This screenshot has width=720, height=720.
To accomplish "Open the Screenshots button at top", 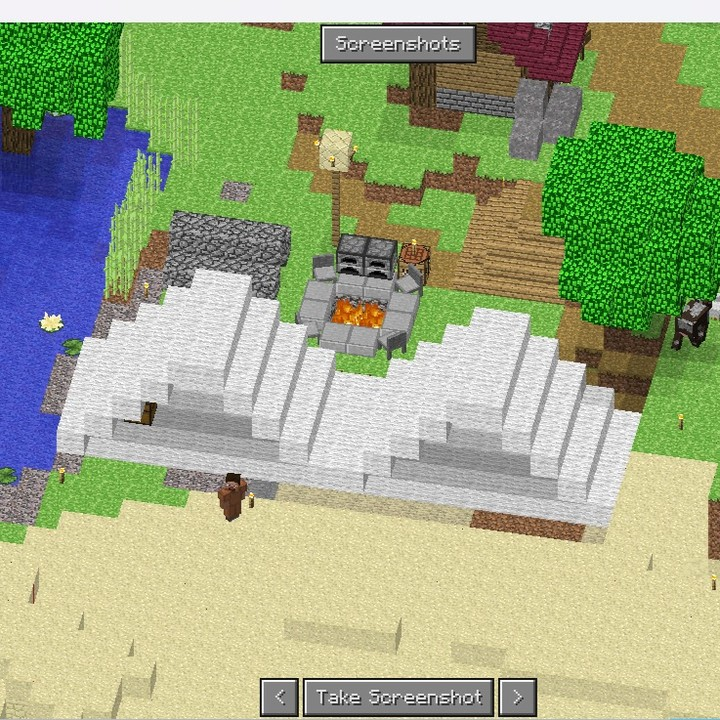I will (x=398, y=44).
